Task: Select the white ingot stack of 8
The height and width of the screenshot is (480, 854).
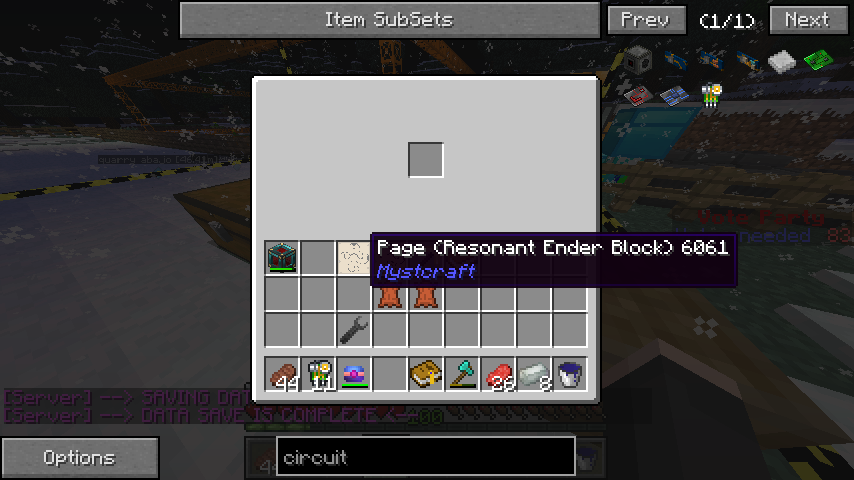Action: pos(534,374)
